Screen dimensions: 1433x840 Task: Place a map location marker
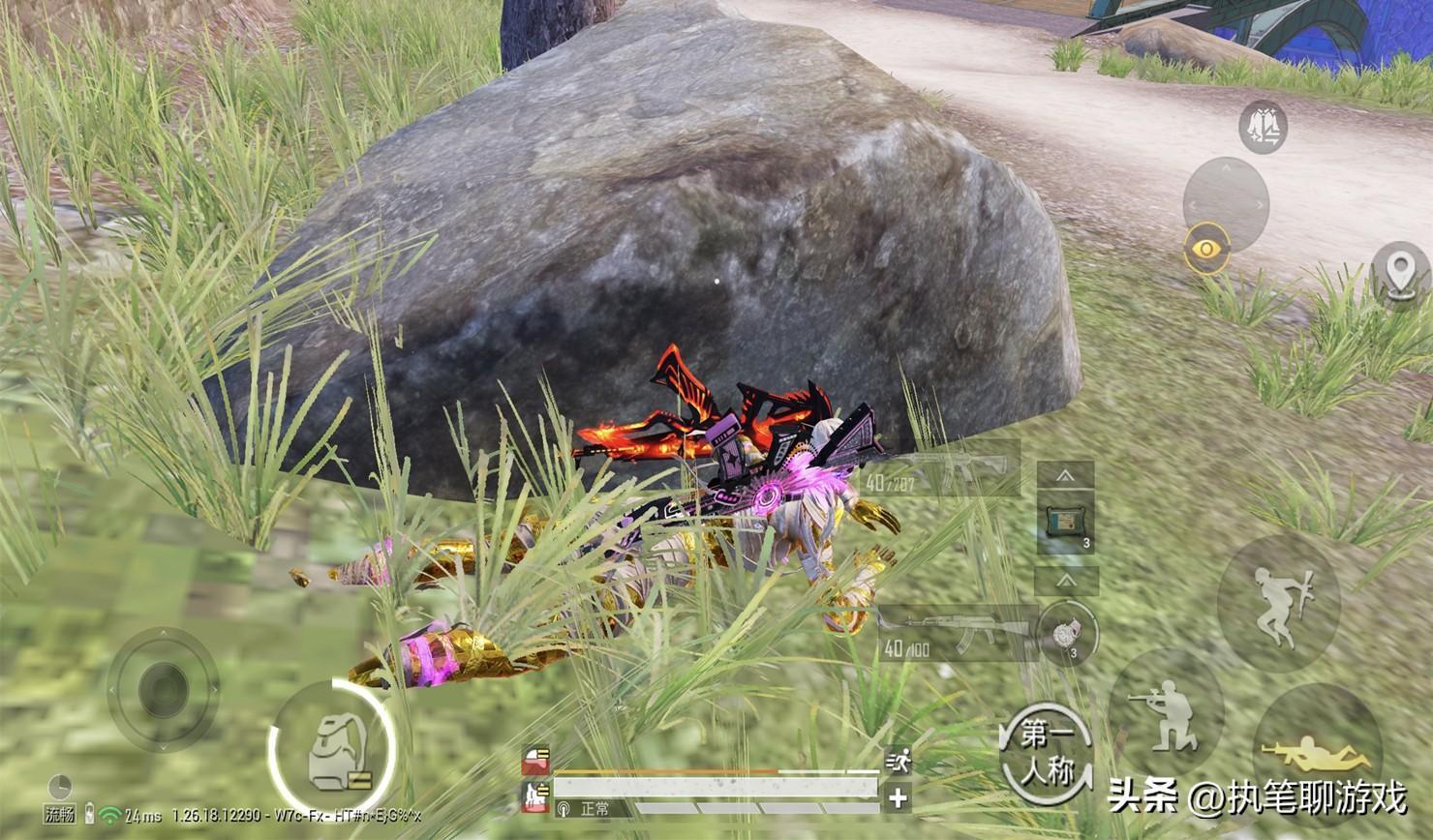click(1401, 274)
